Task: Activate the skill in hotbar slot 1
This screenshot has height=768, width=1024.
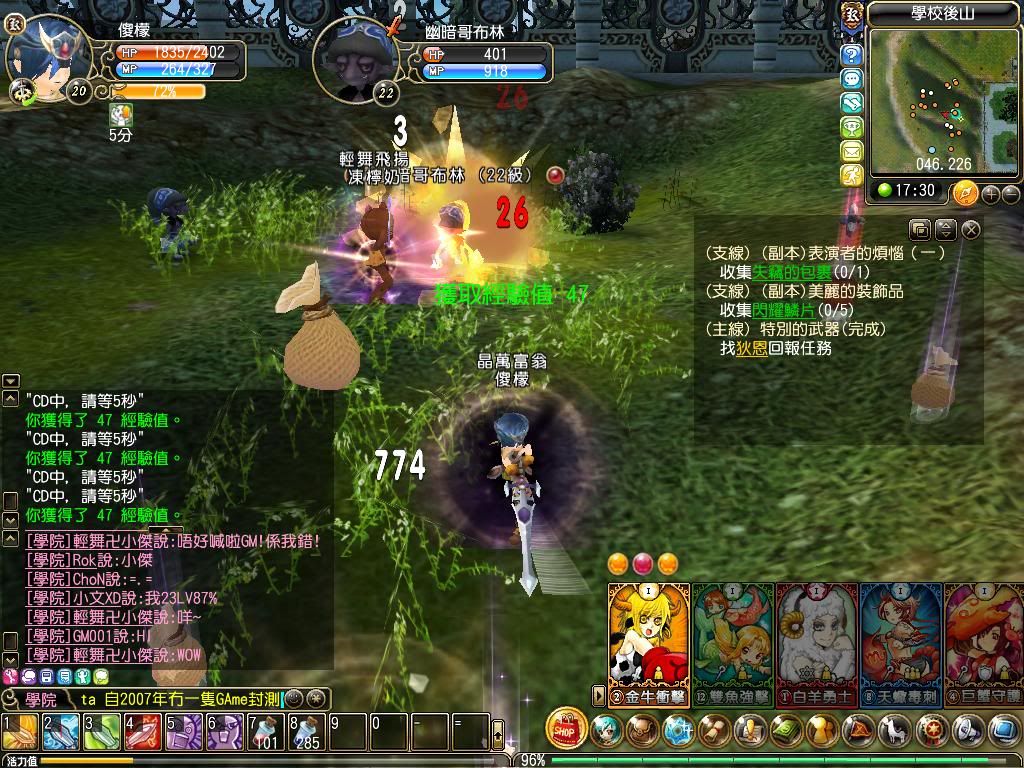Action: coord(19,732)
